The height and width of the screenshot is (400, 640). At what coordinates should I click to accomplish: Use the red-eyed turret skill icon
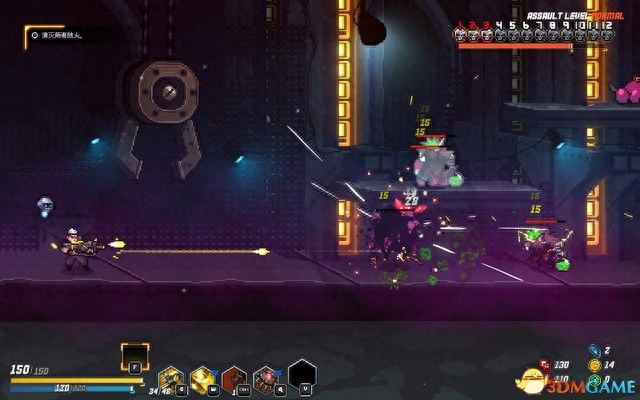click(x=266, y=378)
